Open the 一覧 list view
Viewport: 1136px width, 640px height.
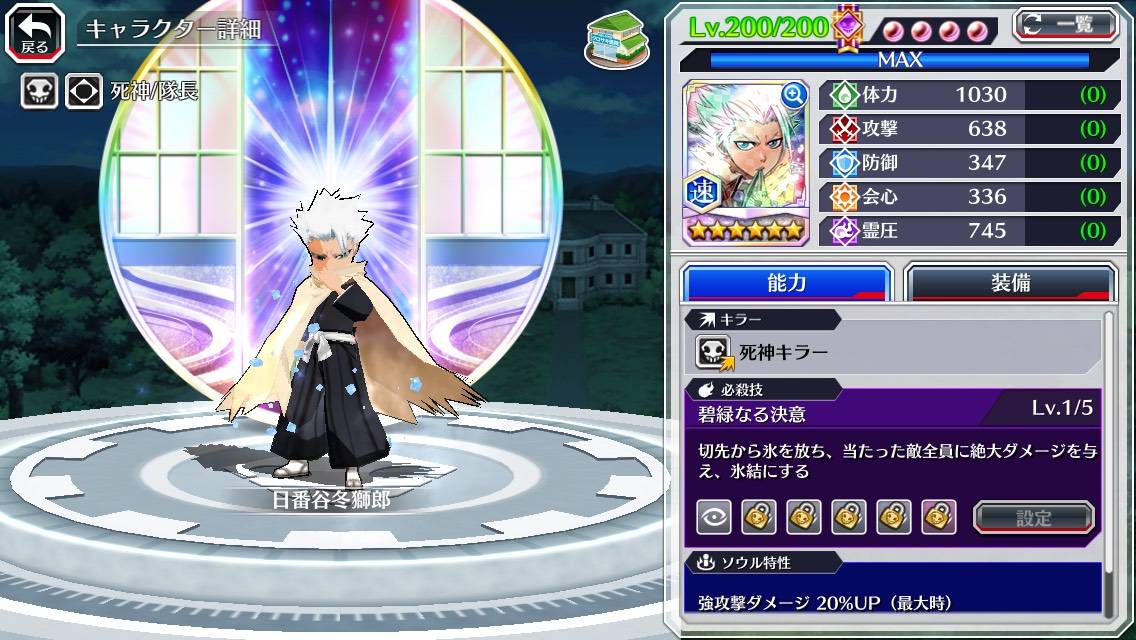[x=1066, y=24]
